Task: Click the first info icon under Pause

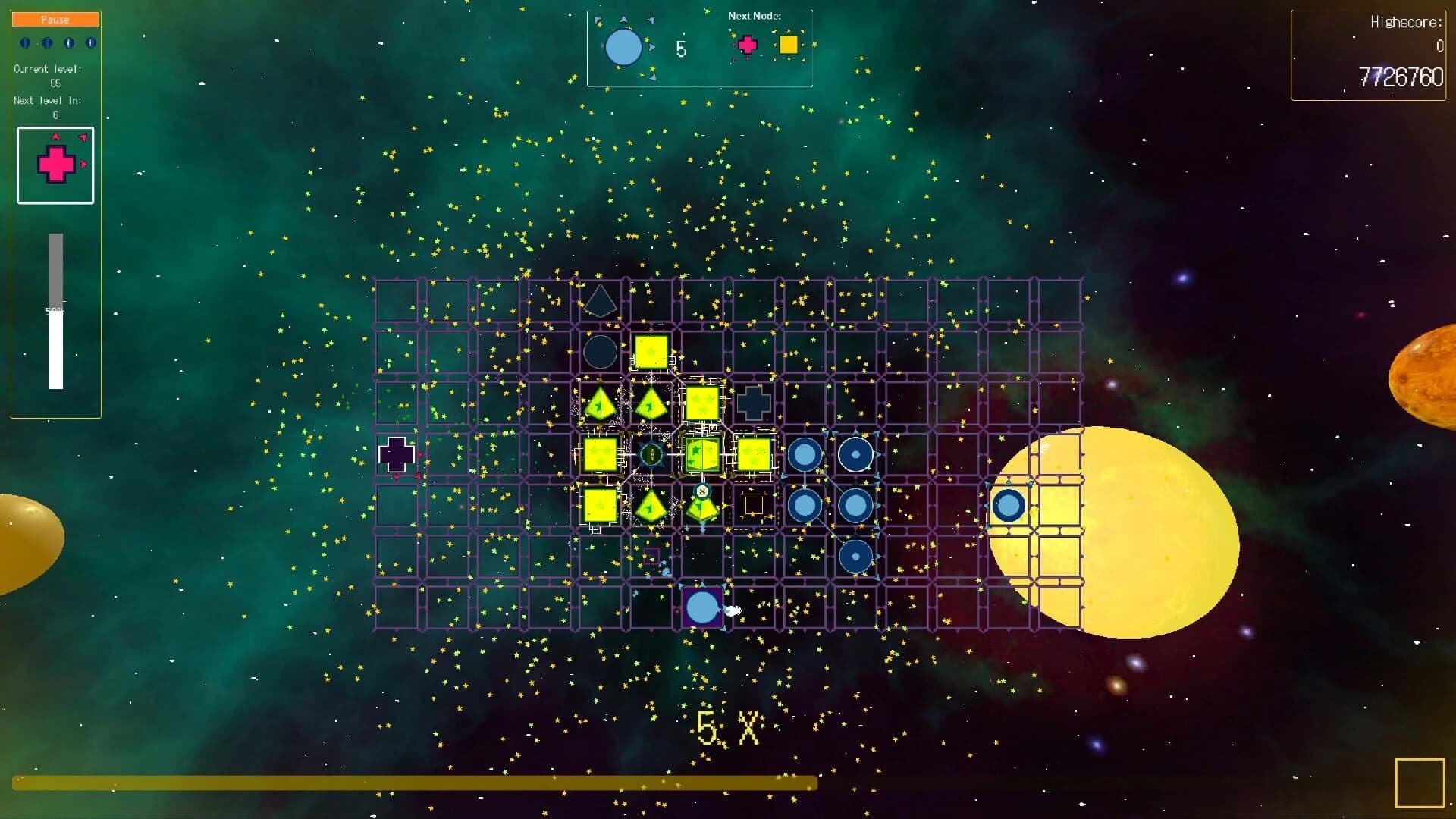Action: [x=25, y=43]
